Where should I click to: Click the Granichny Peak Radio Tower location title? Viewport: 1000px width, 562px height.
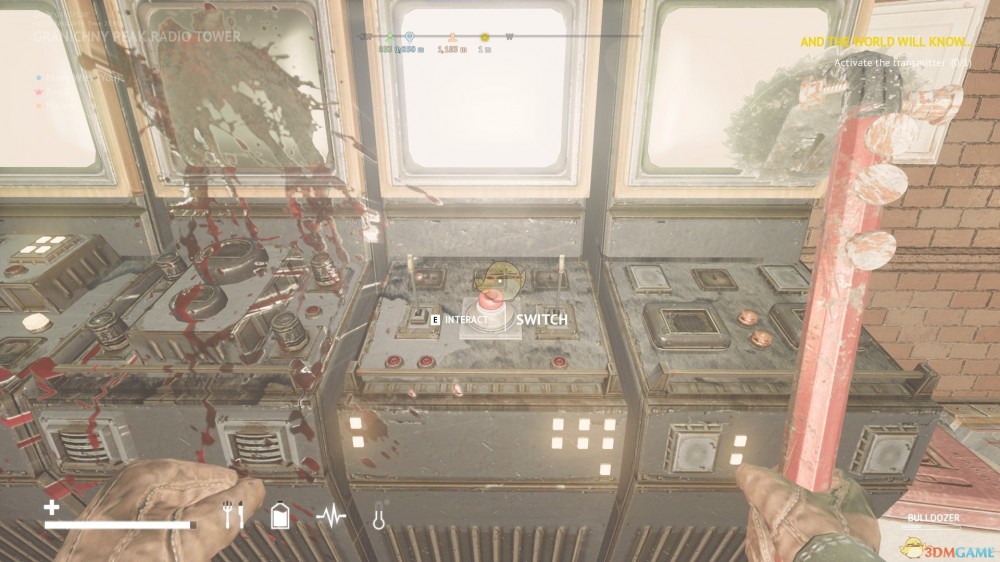coord(137,37)
